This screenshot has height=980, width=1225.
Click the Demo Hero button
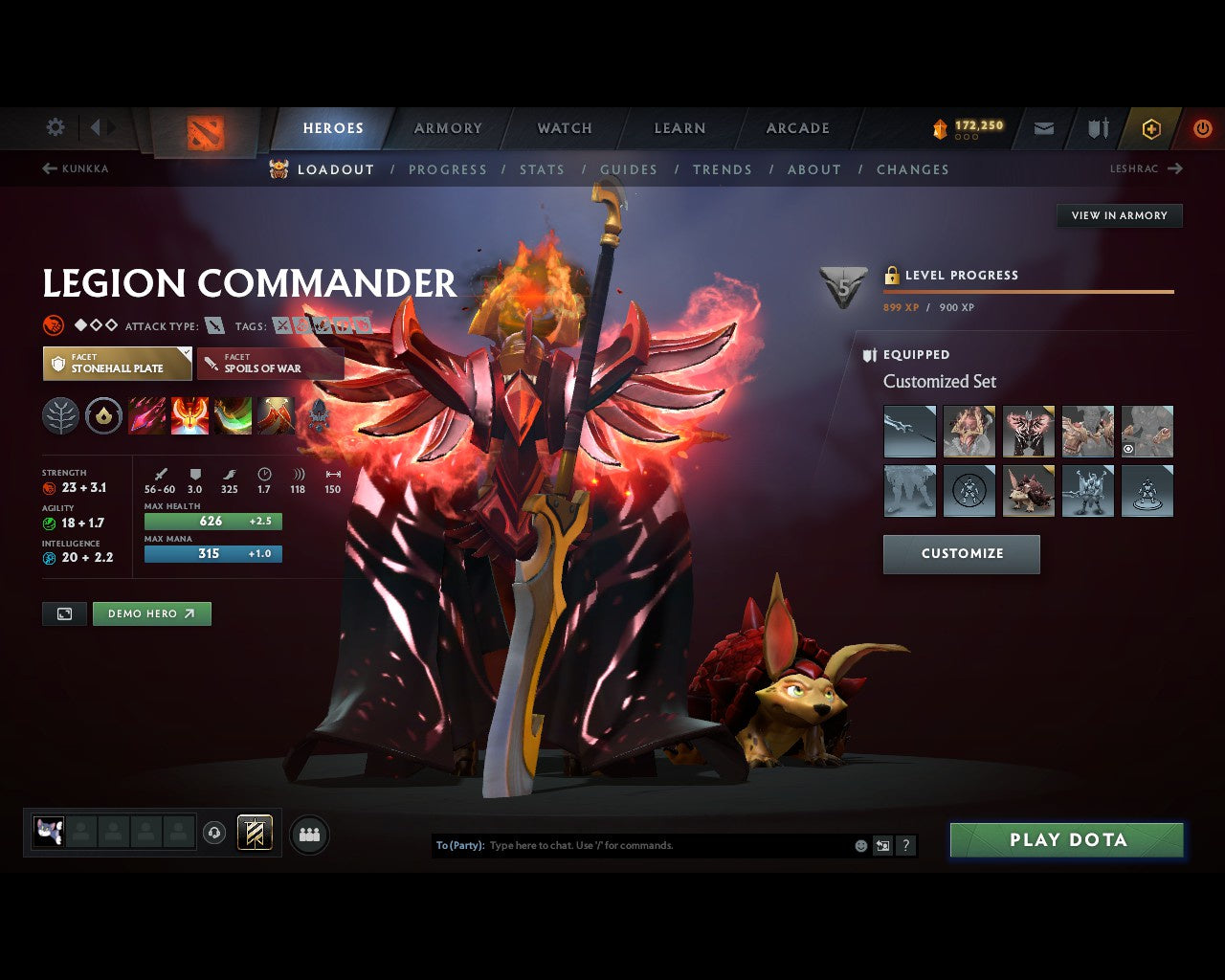(151, 613)
